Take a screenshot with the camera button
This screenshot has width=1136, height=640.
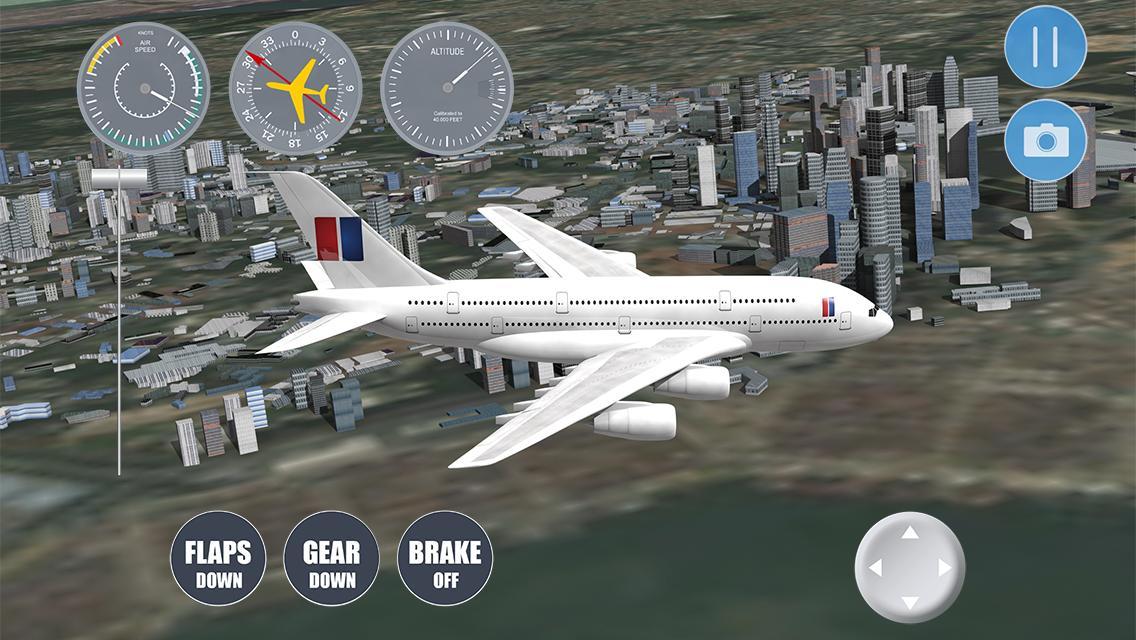click(1045, 140)
